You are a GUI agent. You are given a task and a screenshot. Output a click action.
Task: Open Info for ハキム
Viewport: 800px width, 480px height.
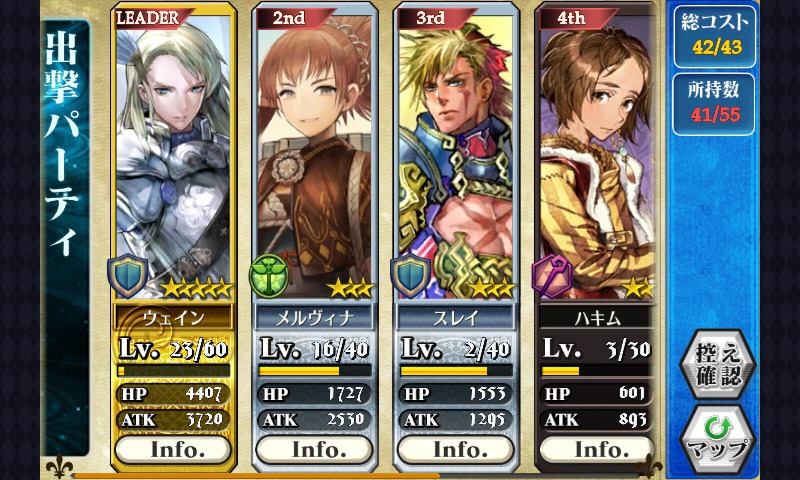[x=598, y=449]
